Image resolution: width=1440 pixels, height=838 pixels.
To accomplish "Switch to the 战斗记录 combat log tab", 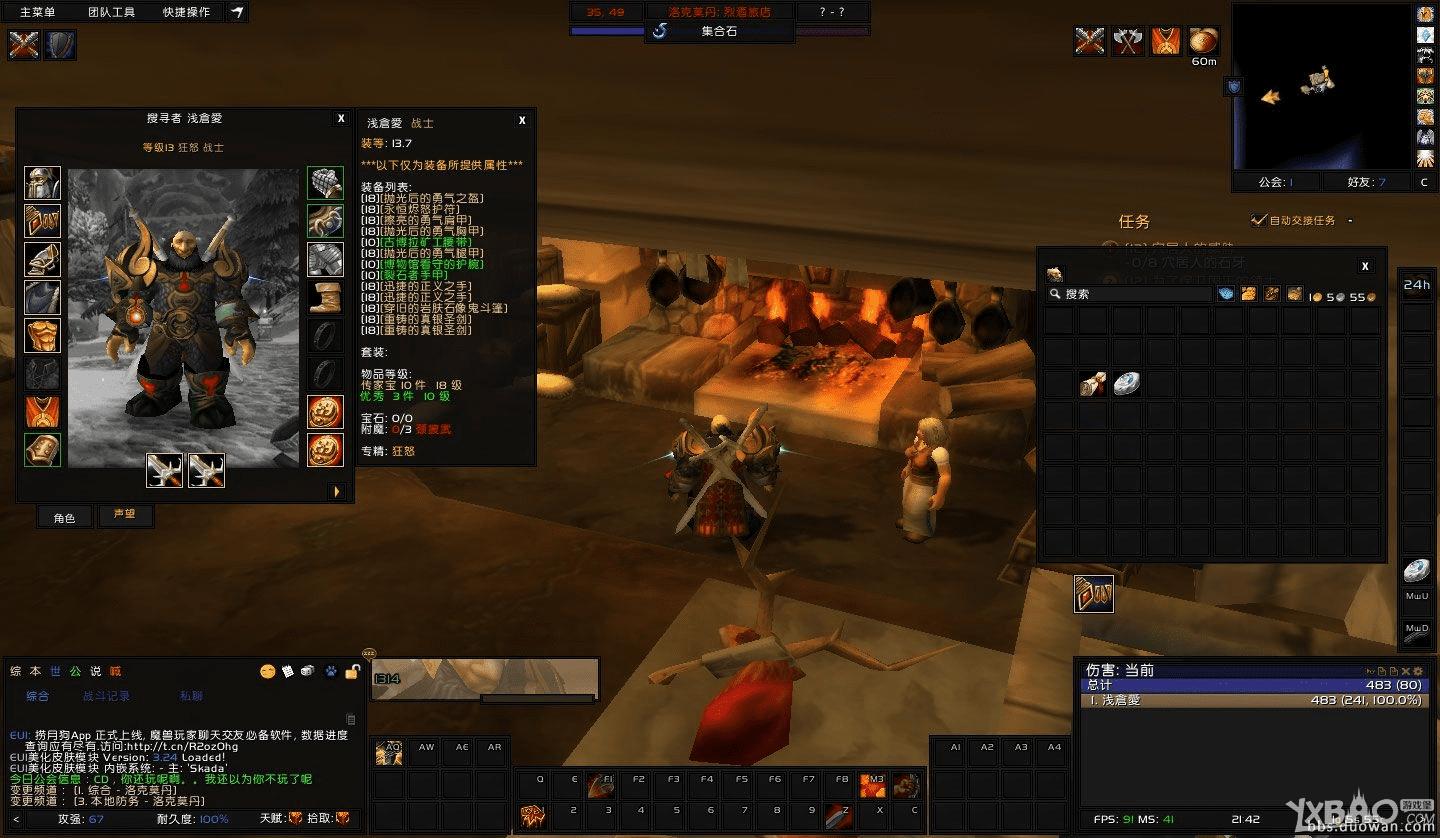I will coord(106,696).
